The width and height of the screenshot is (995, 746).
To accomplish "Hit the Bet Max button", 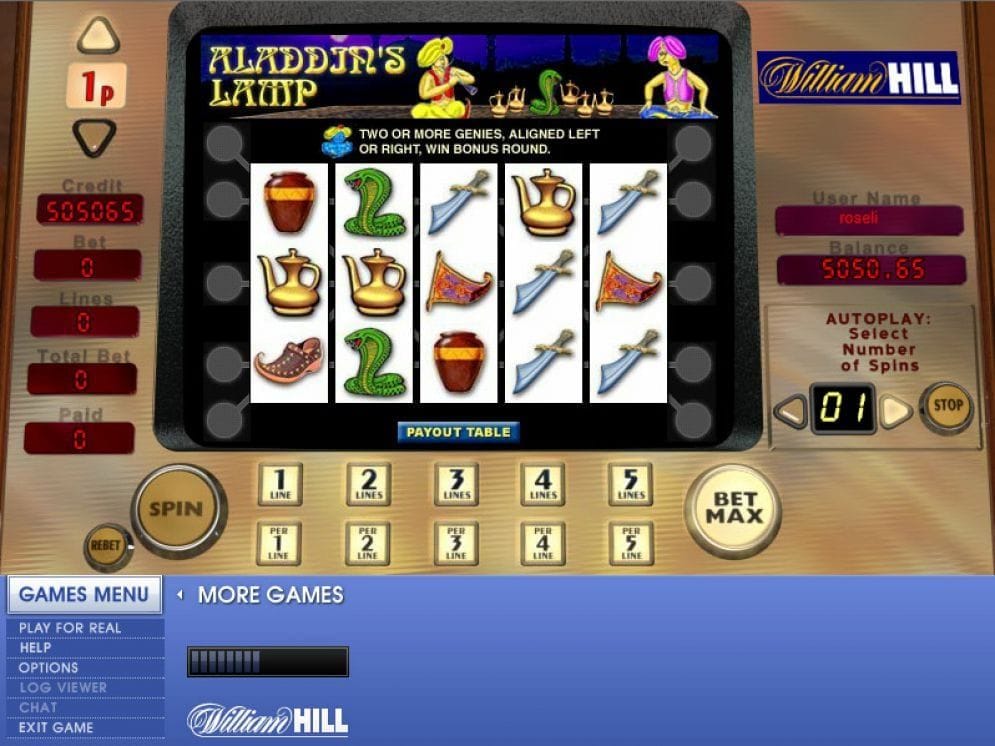I will (733, 509).
